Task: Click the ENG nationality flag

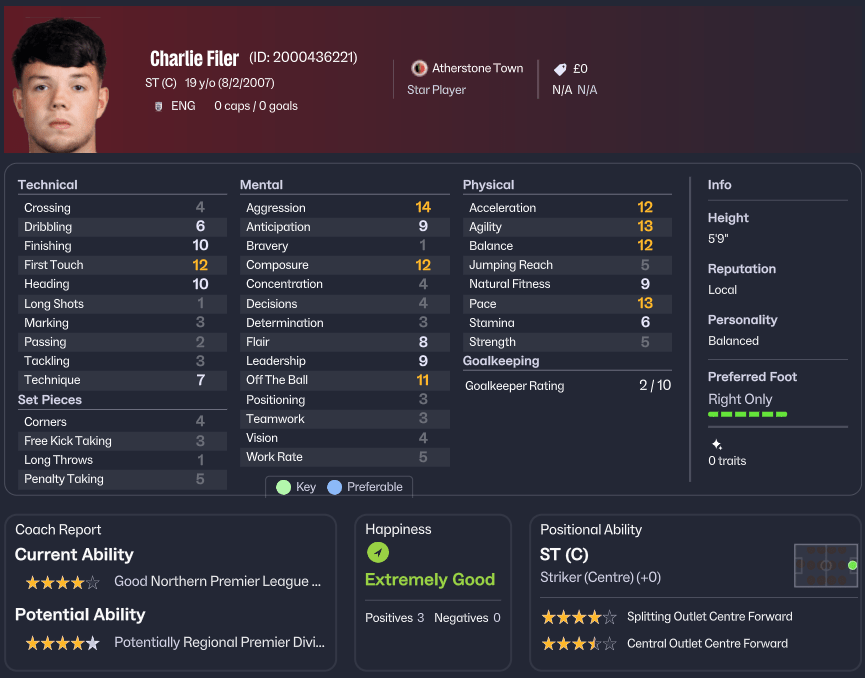Action: point(159,106)
